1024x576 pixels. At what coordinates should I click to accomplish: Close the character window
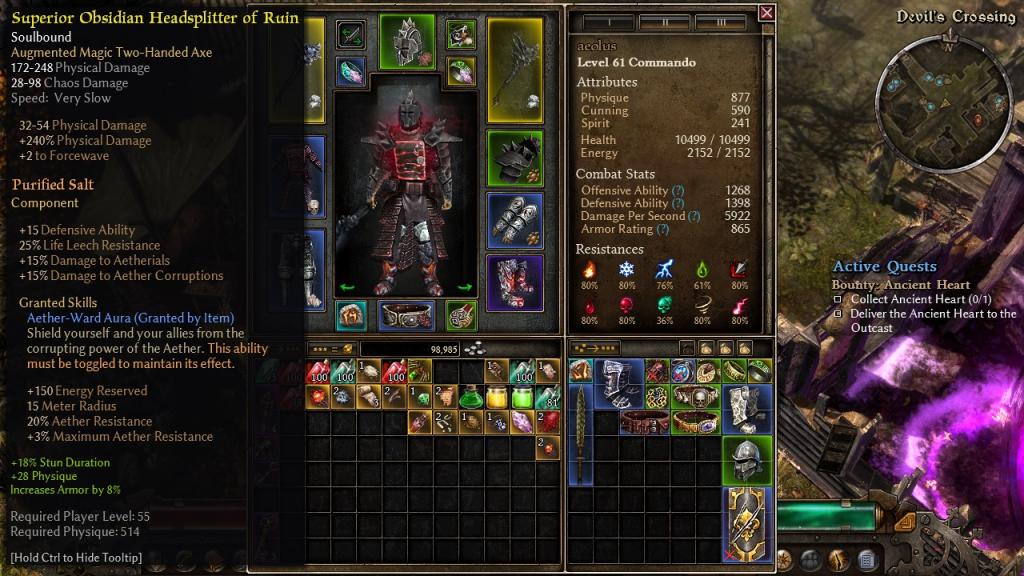(767, 13)
